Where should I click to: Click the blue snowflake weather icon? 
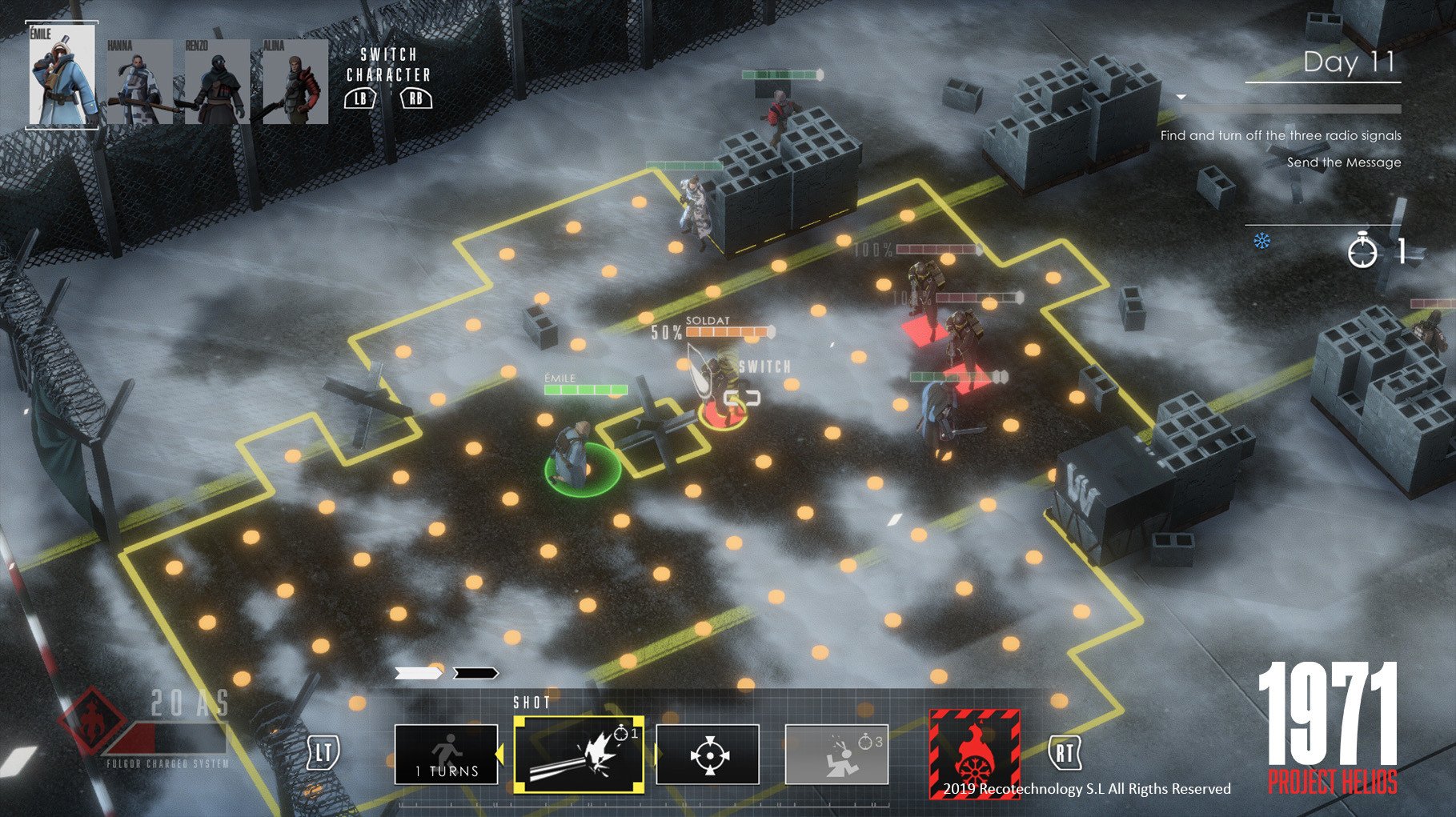[1261, 241]
